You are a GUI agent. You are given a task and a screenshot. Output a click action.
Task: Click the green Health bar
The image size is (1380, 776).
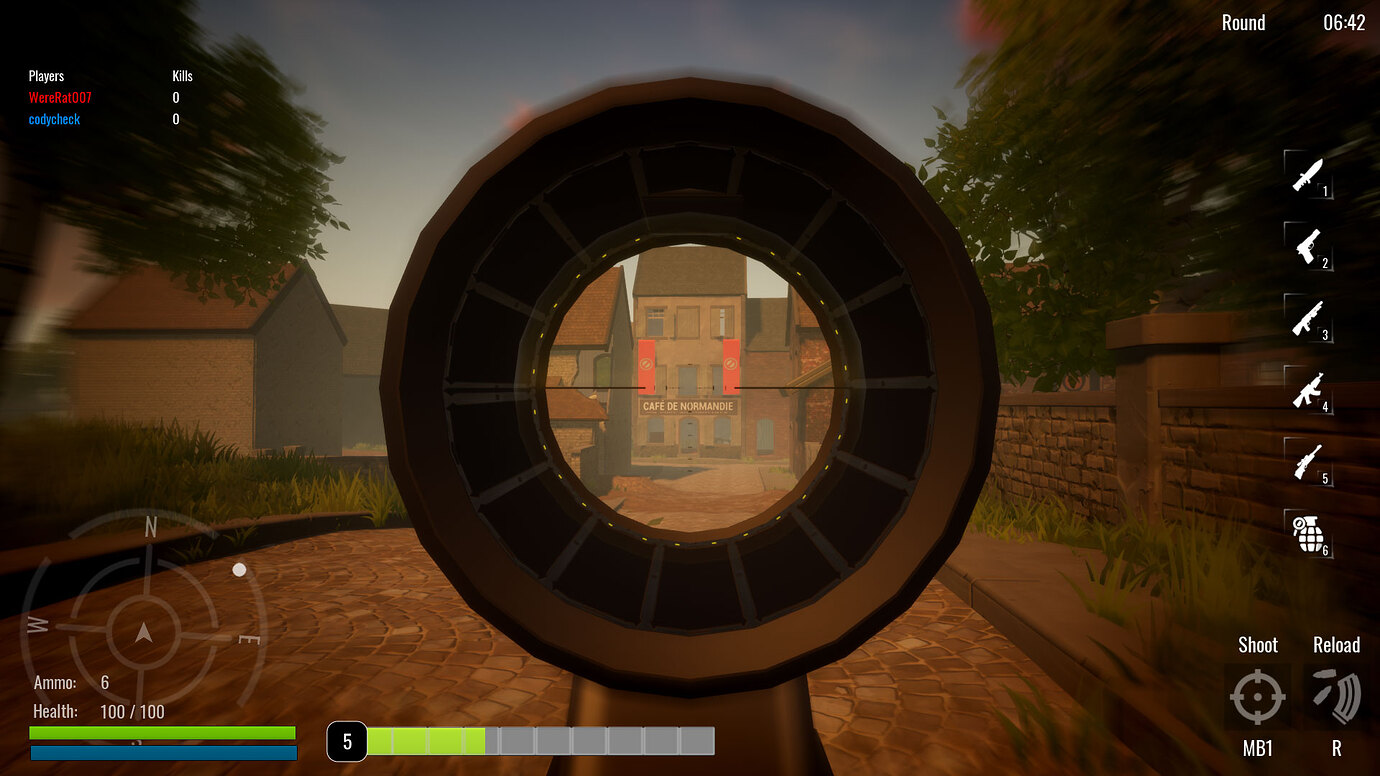click(163, 731)
